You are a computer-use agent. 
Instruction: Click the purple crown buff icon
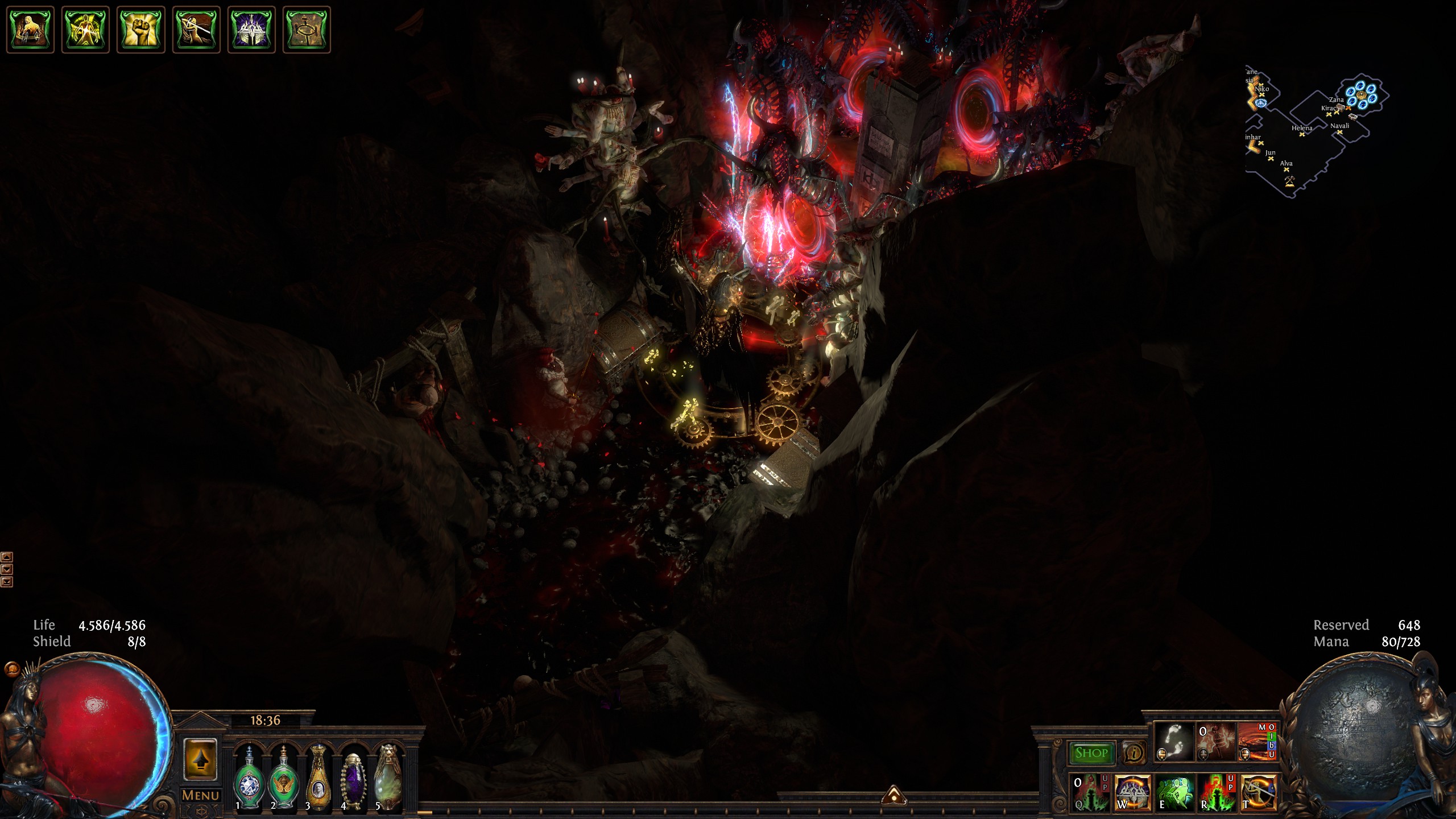(251, 30)
